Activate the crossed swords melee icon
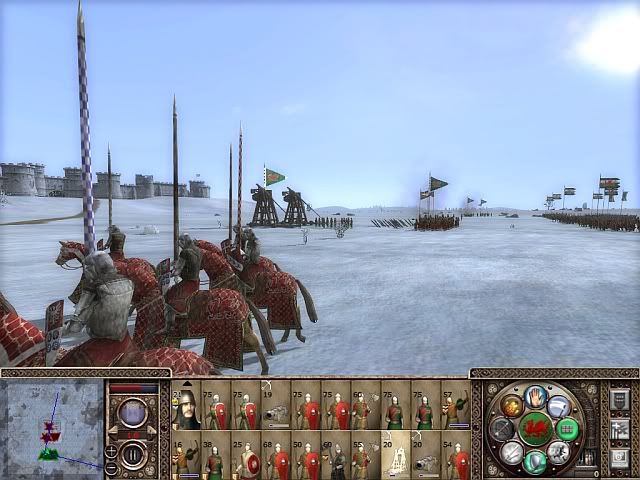640x480 pixels. pos(513,452)
